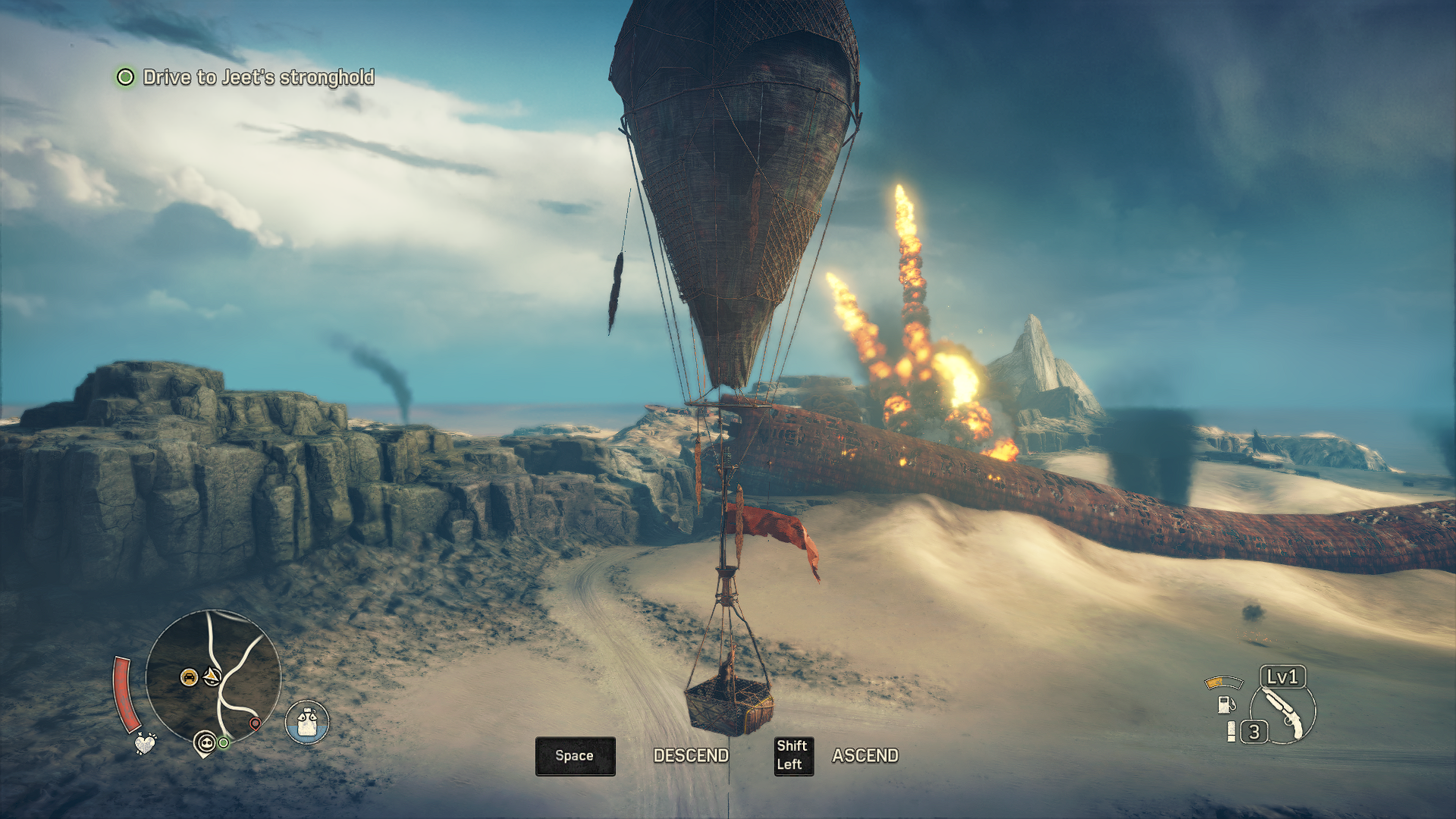Click the yellow car marker on minimap

point(189,676)
